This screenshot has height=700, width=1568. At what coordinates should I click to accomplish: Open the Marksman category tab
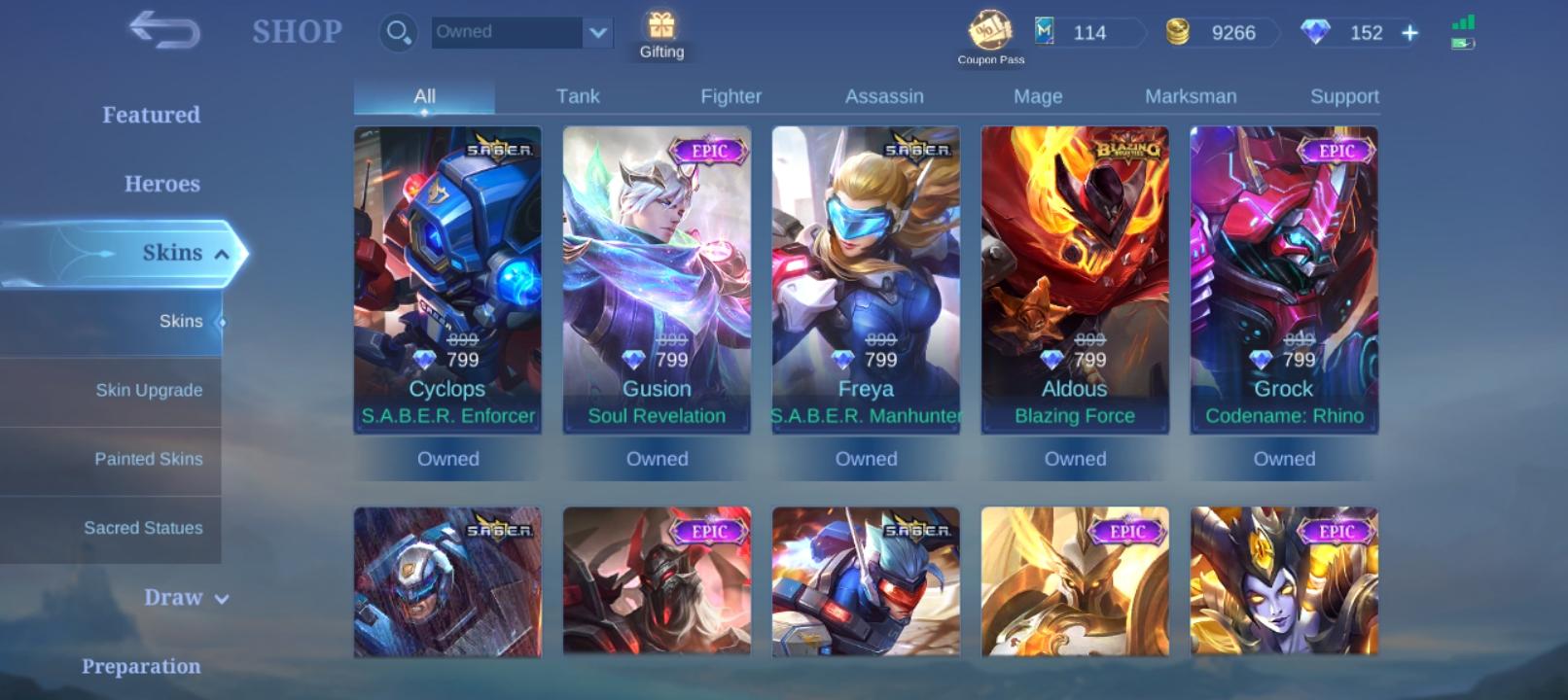click(x=1191, y=96)
